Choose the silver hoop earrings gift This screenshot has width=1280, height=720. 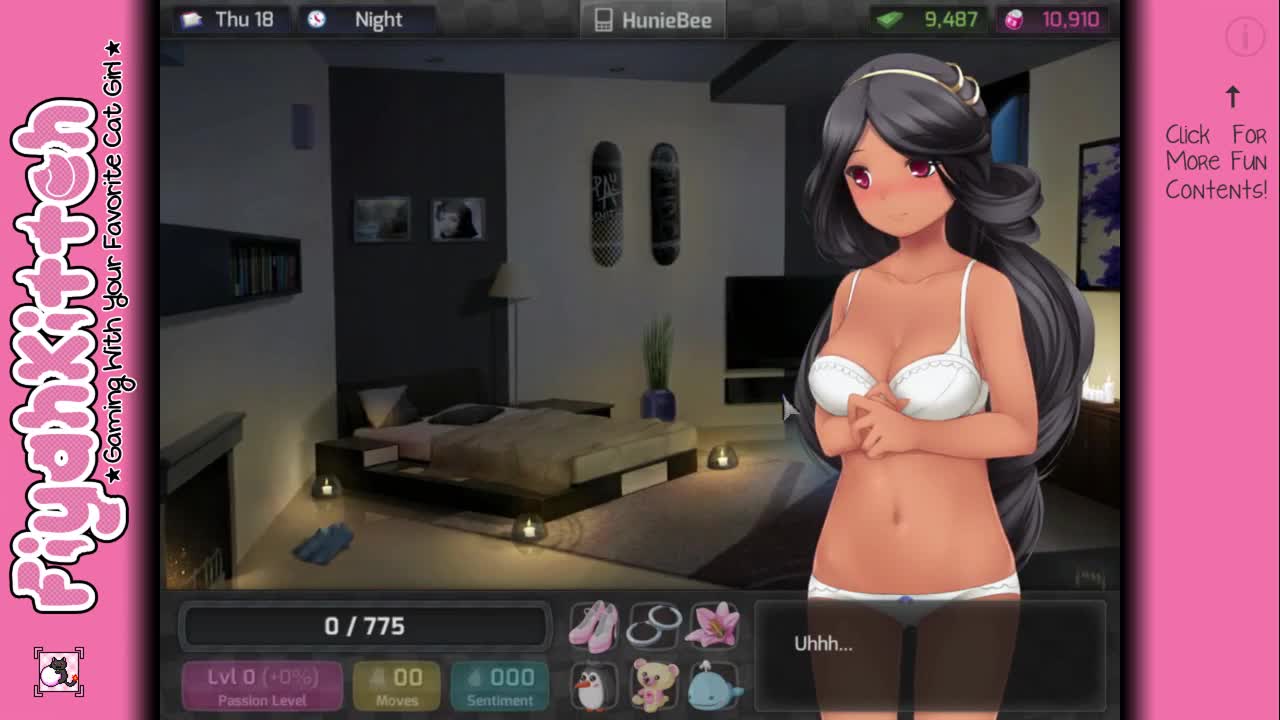point(654,625)
